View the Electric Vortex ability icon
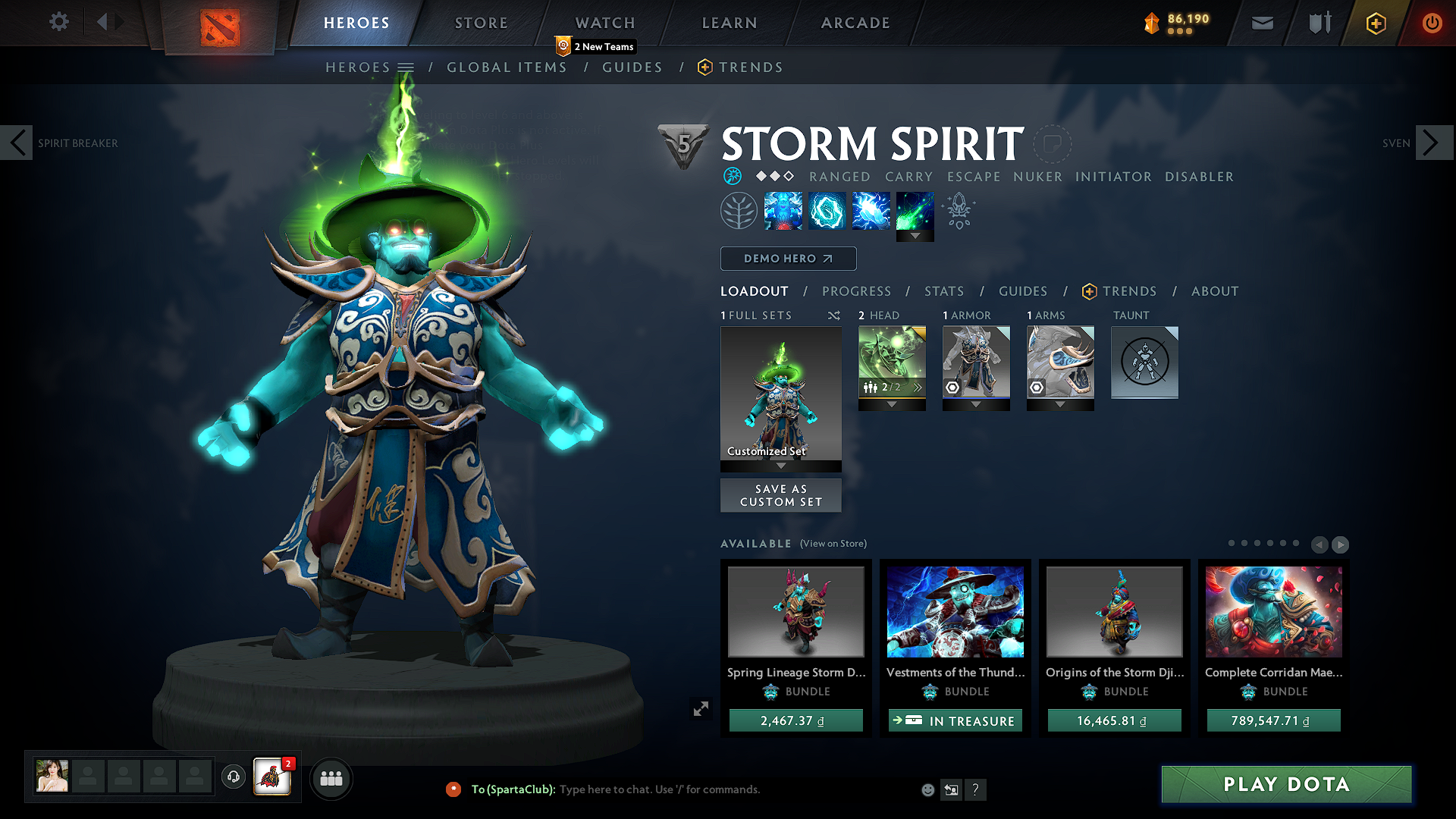Screen dimensions: 1456x819 [x=827, y=210]
